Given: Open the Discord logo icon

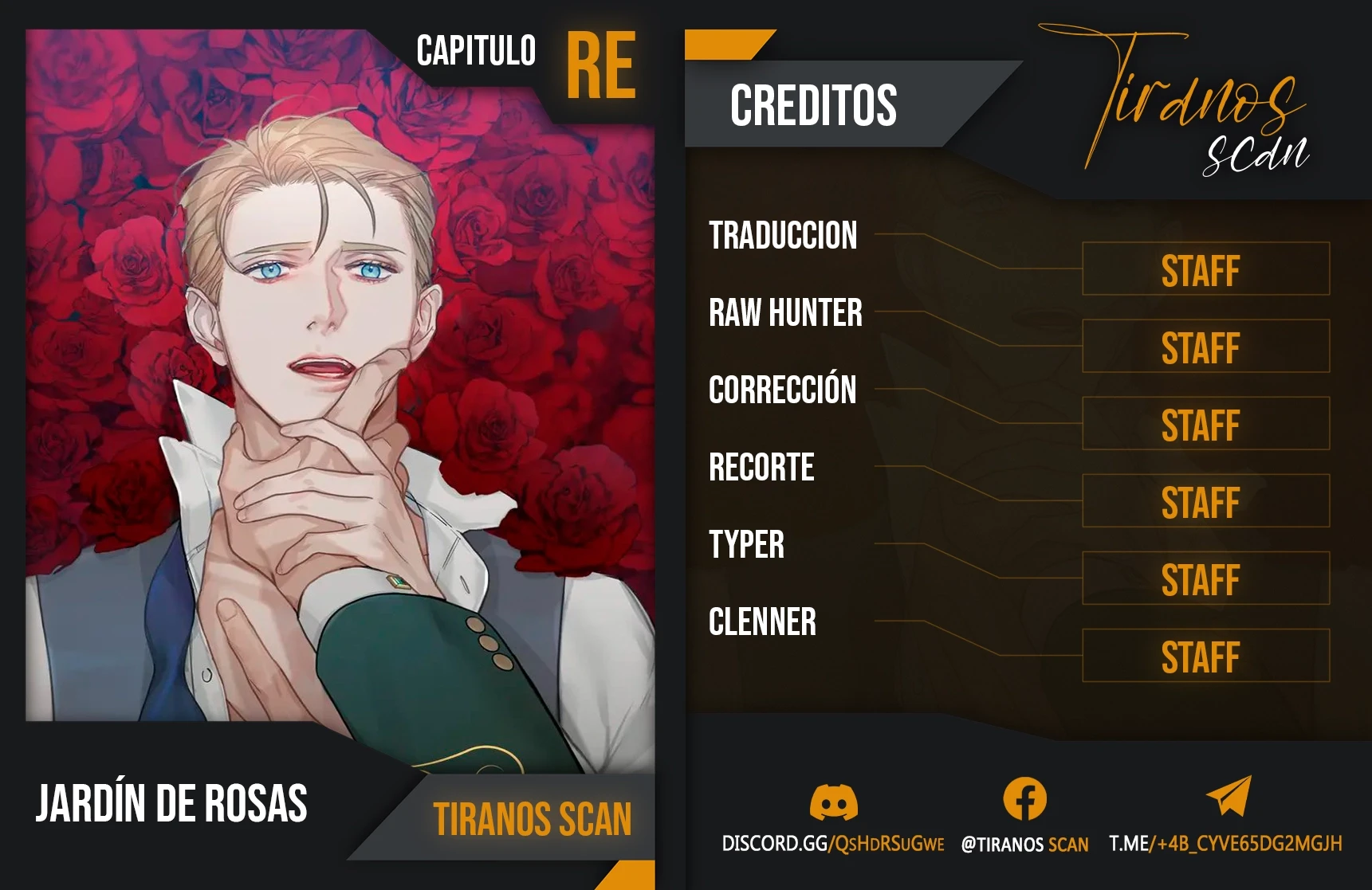Looking at the screenshot, I should coord(833,802).
